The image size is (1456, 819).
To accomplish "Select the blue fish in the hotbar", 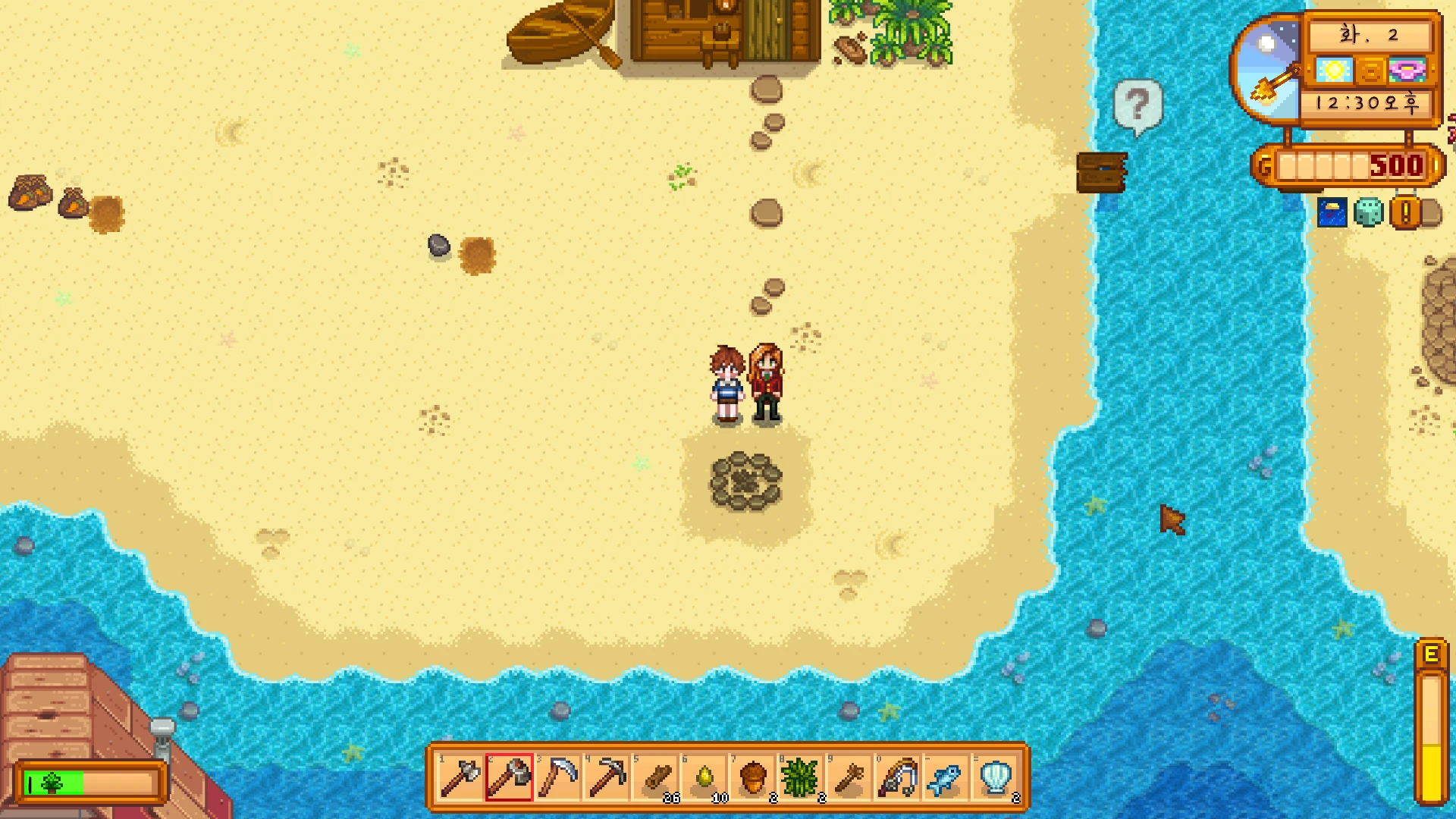I will click(x=946, y=777).
